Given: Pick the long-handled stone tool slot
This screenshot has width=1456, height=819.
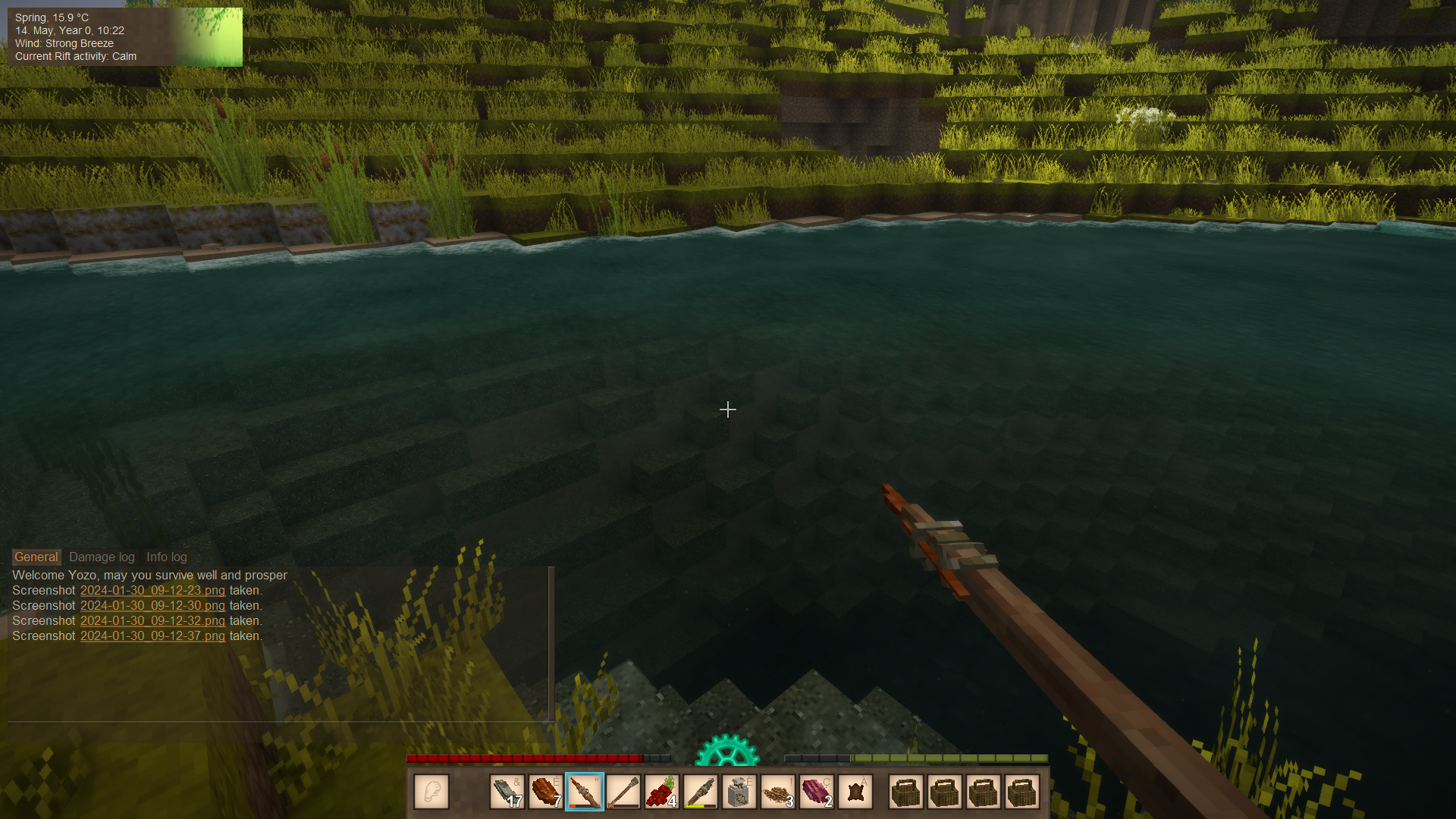Looking at the screenshot, I should coord(623,792).
